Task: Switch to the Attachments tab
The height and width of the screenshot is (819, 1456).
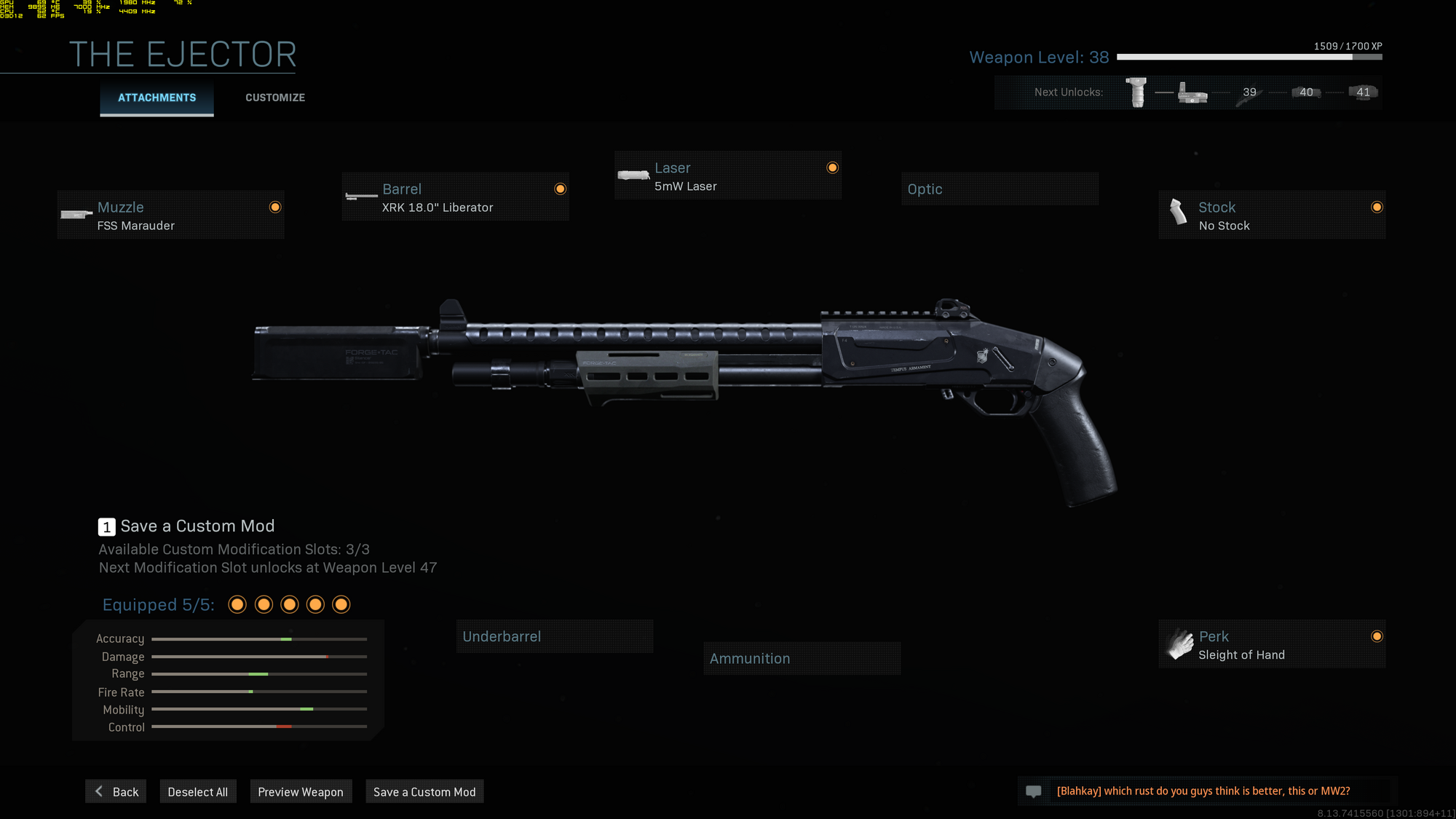Action: (x=157, y=98)
